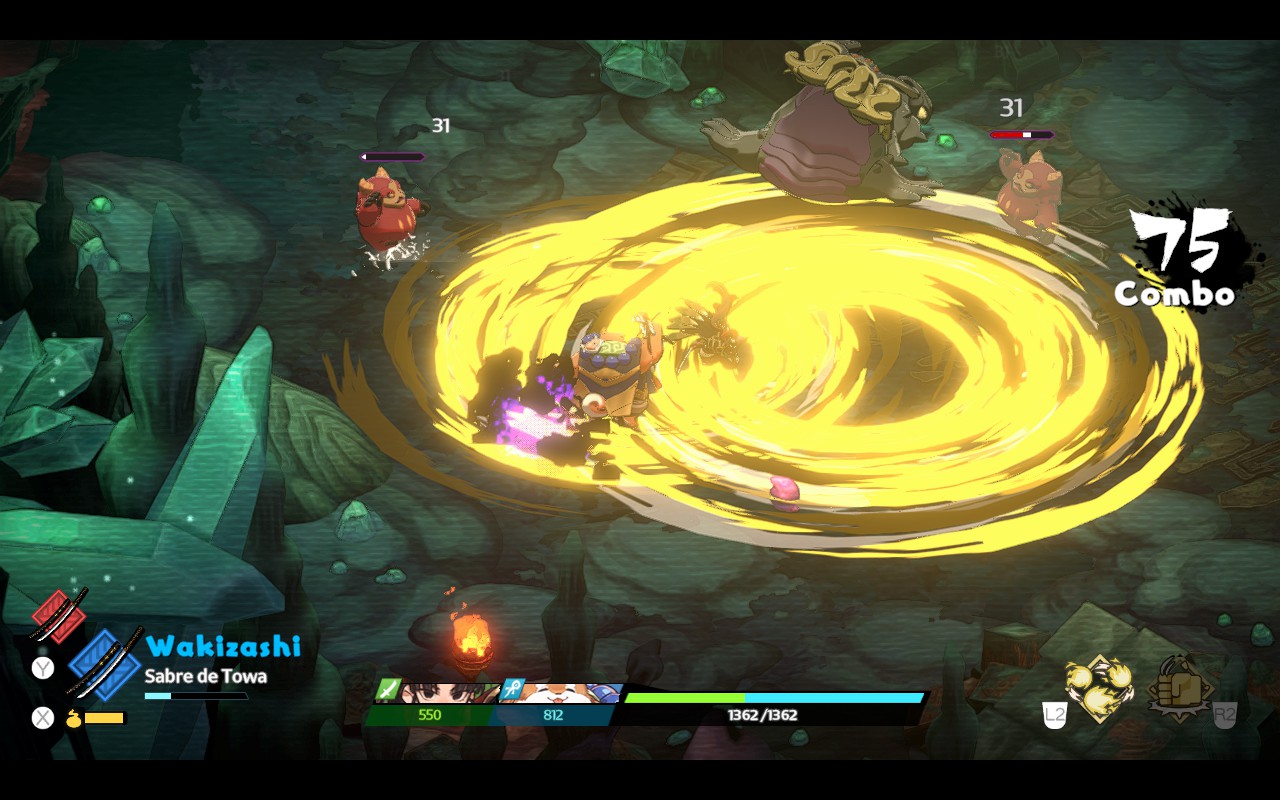Select the blue Wakizashi sword icon
Screen dimensions: 1280x800
(x=104, y=662)
